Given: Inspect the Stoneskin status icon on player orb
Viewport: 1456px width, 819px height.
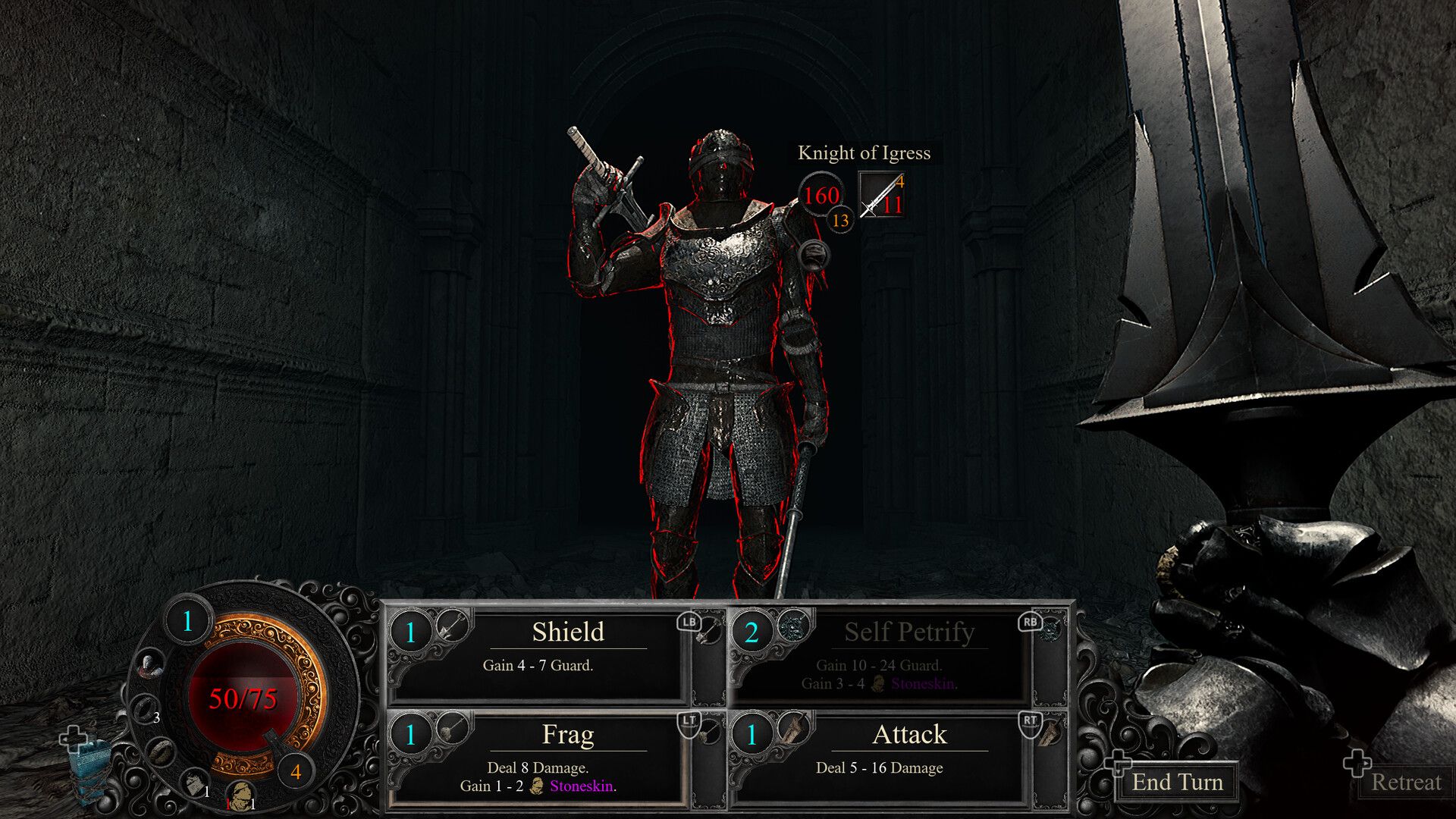Looking at the screenshot, I should [241, 794].
